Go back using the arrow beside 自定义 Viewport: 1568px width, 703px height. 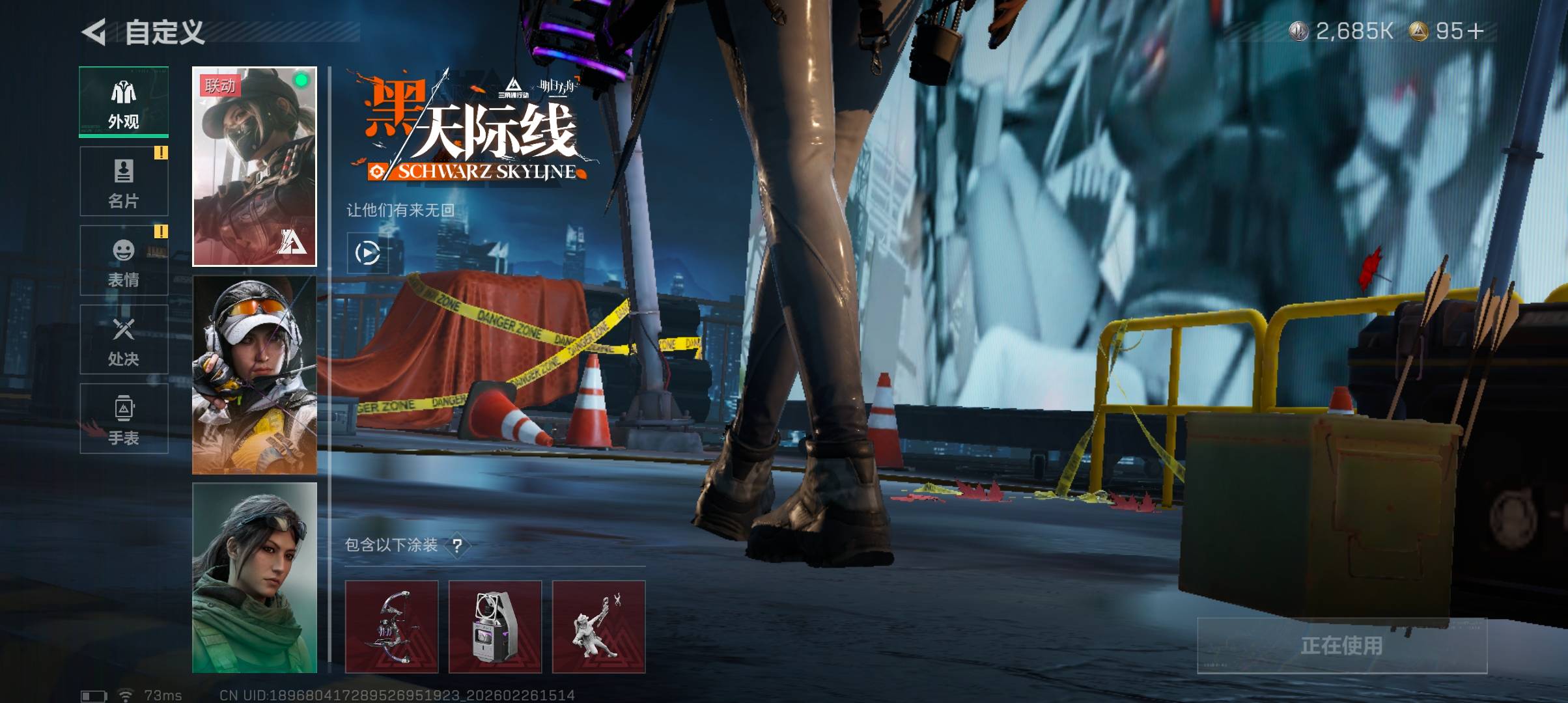pos(94,33)
